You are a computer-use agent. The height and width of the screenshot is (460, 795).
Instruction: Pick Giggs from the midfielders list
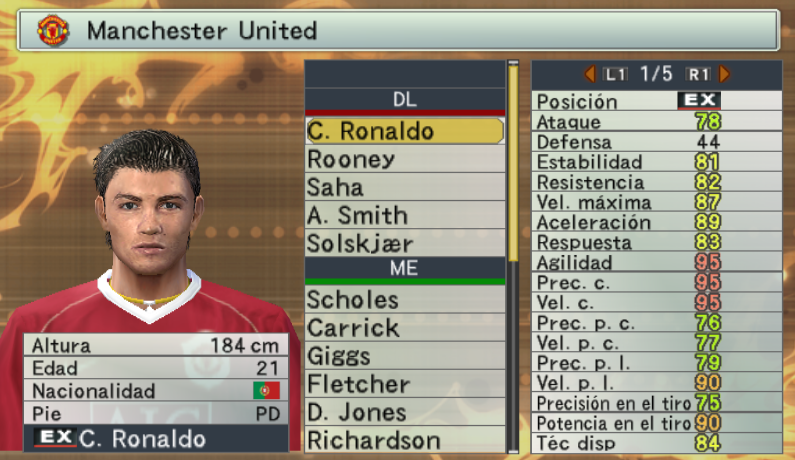click(x=404, y=356)
